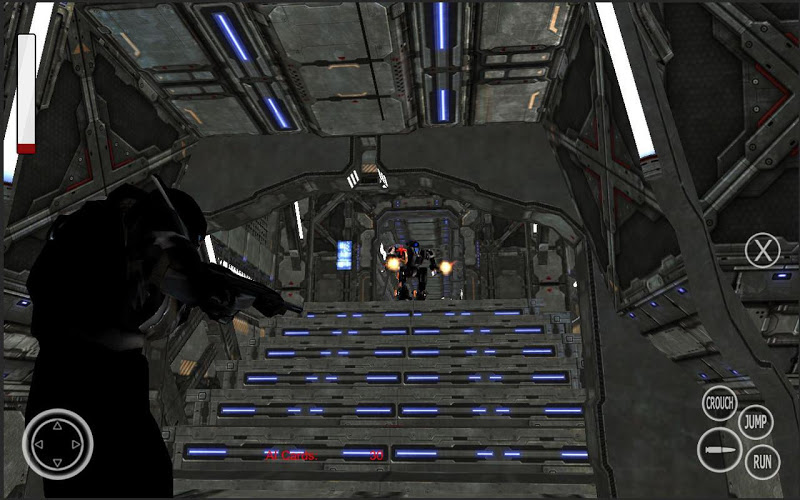Activate the RUN button

click(762, 461)
